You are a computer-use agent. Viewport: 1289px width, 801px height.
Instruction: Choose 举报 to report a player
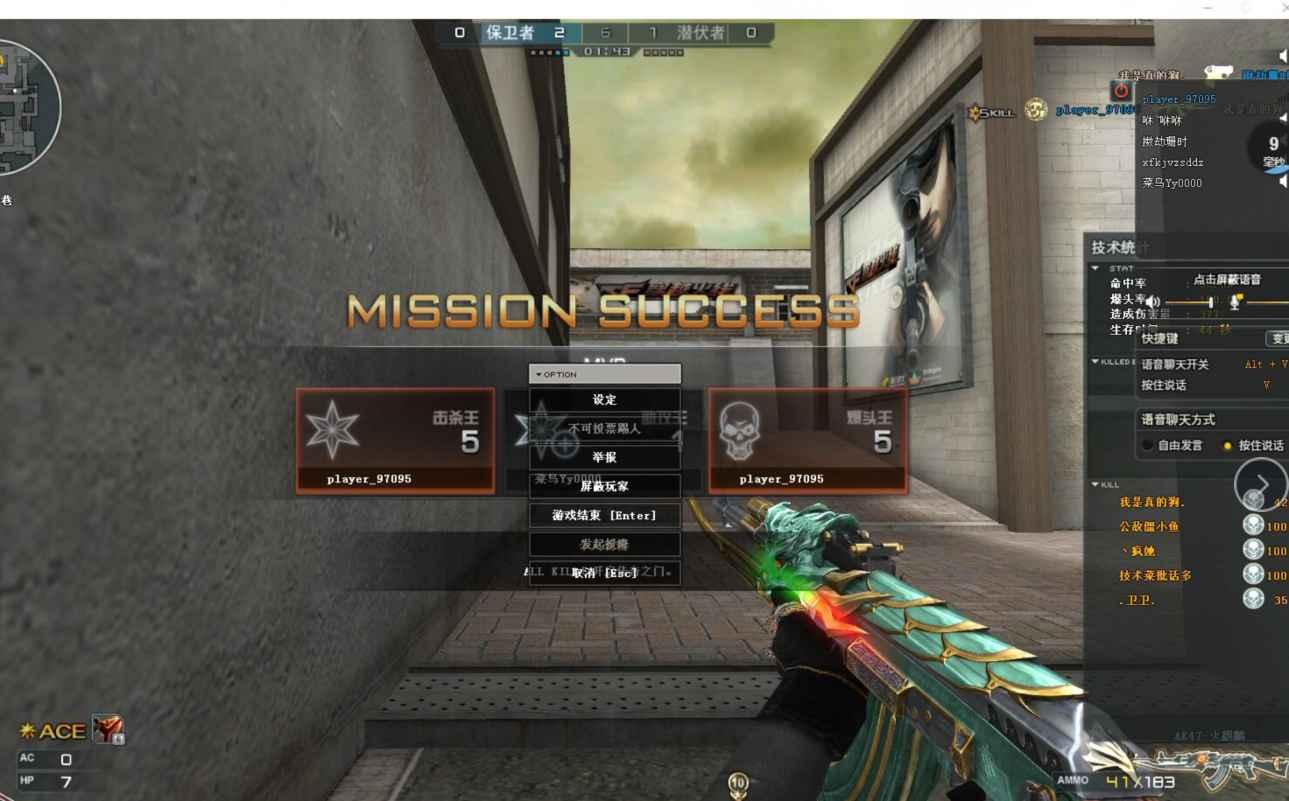point(604,457)
